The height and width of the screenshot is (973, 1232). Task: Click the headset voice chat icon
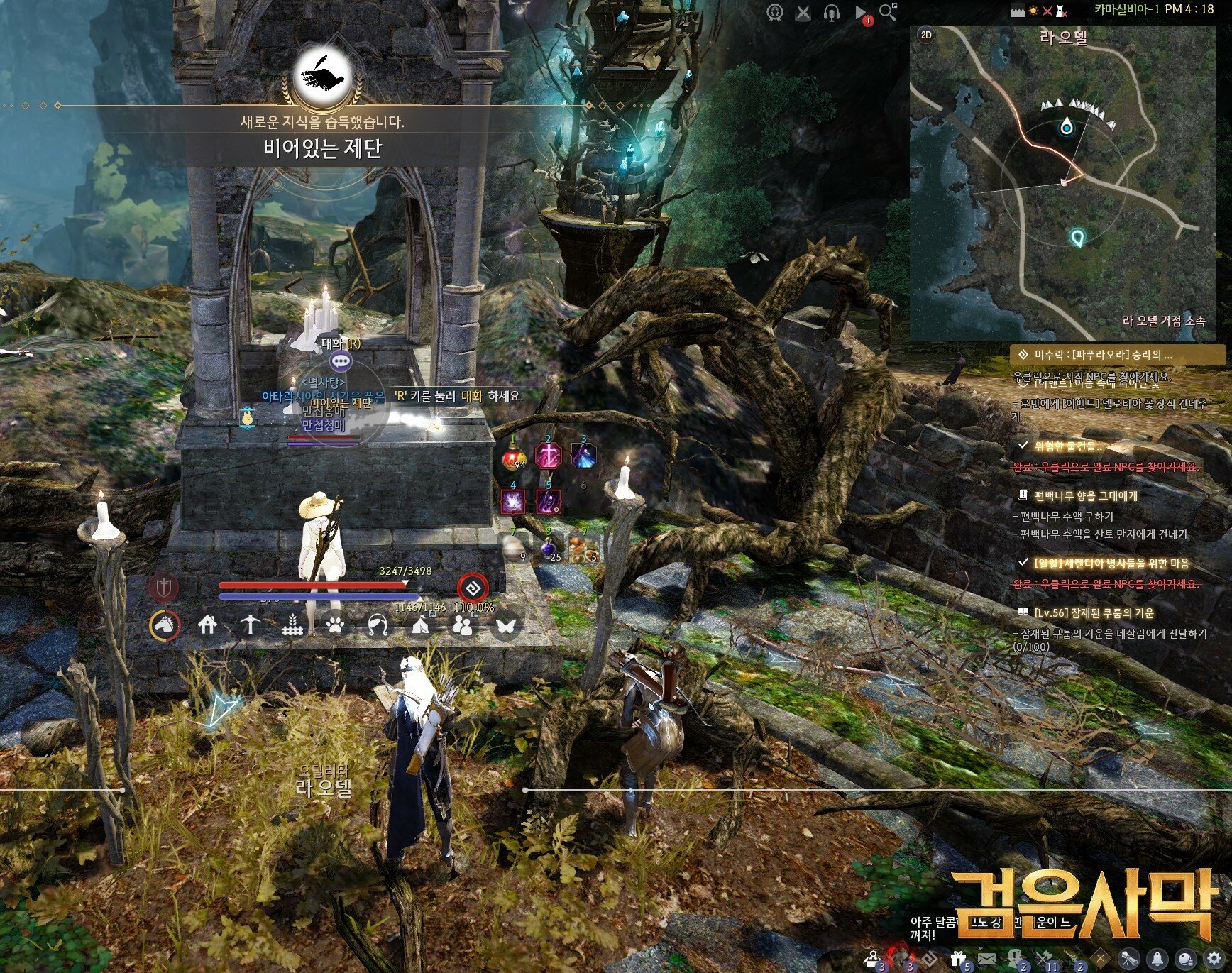click(x=832, y=13)
